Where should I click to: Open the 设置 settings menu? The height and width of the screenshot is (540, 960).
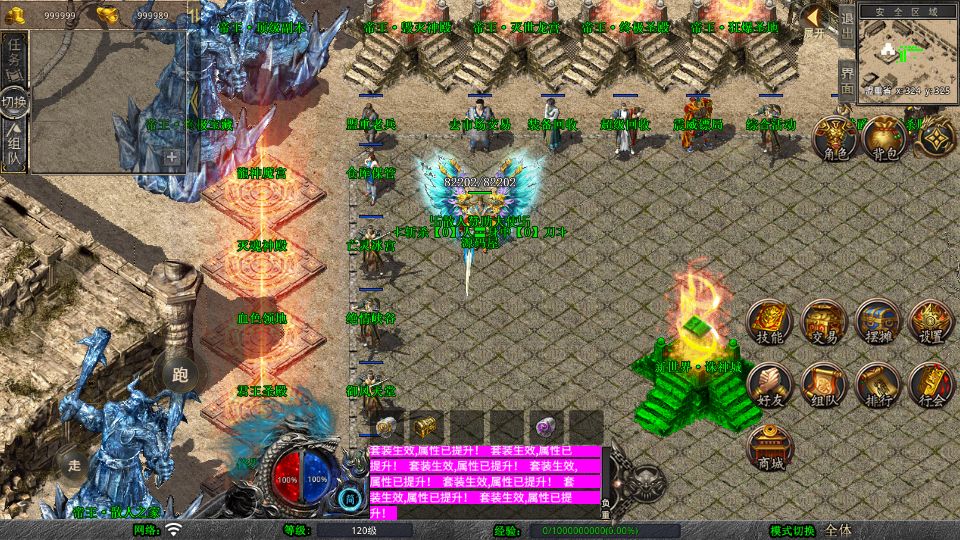tap(932, 323)
